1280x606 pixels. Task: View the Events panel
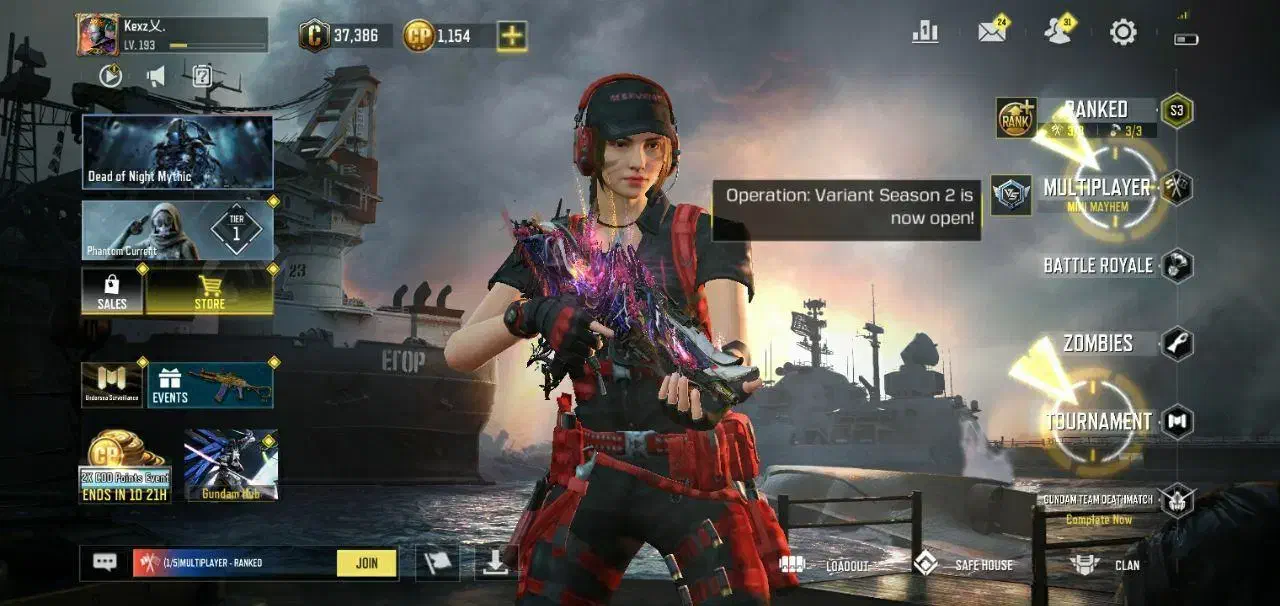(211, 386)
